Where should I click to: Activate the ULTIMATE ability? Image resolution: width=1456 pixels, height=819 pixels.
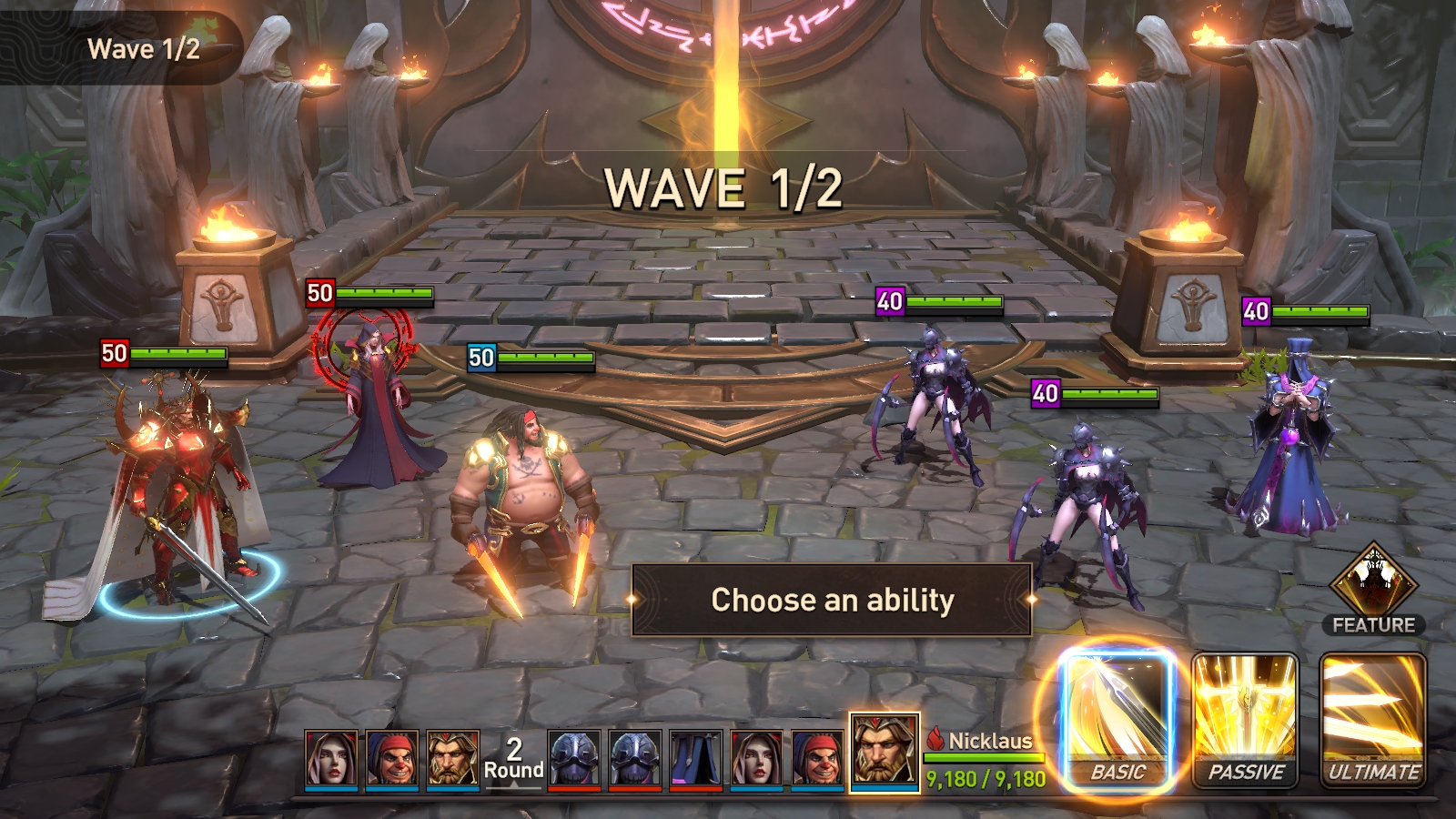[x=1373, y=719]
